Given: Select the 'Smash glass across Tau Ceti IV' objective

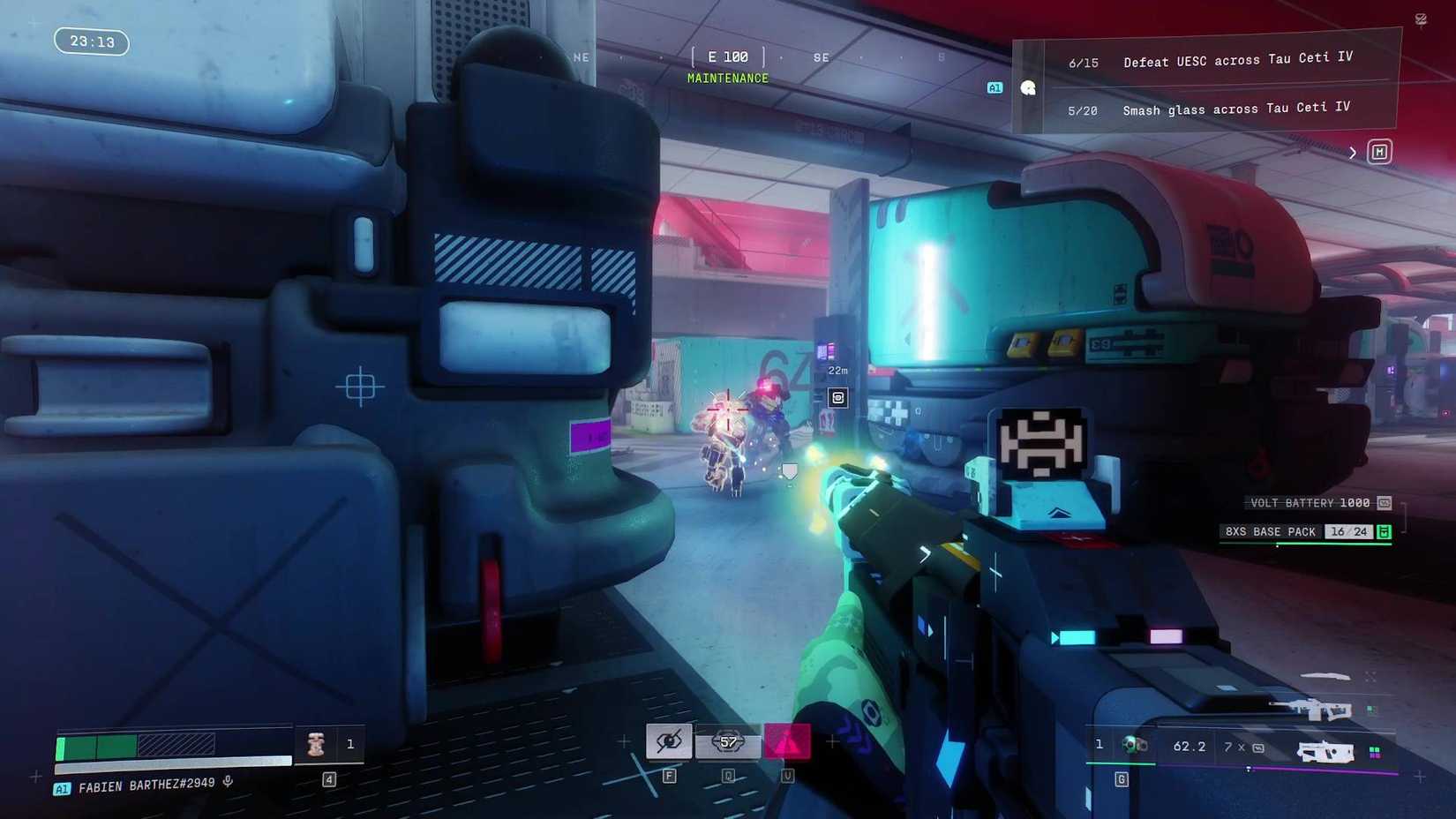Looking at the screenshot, I should tap(1235, 109).
